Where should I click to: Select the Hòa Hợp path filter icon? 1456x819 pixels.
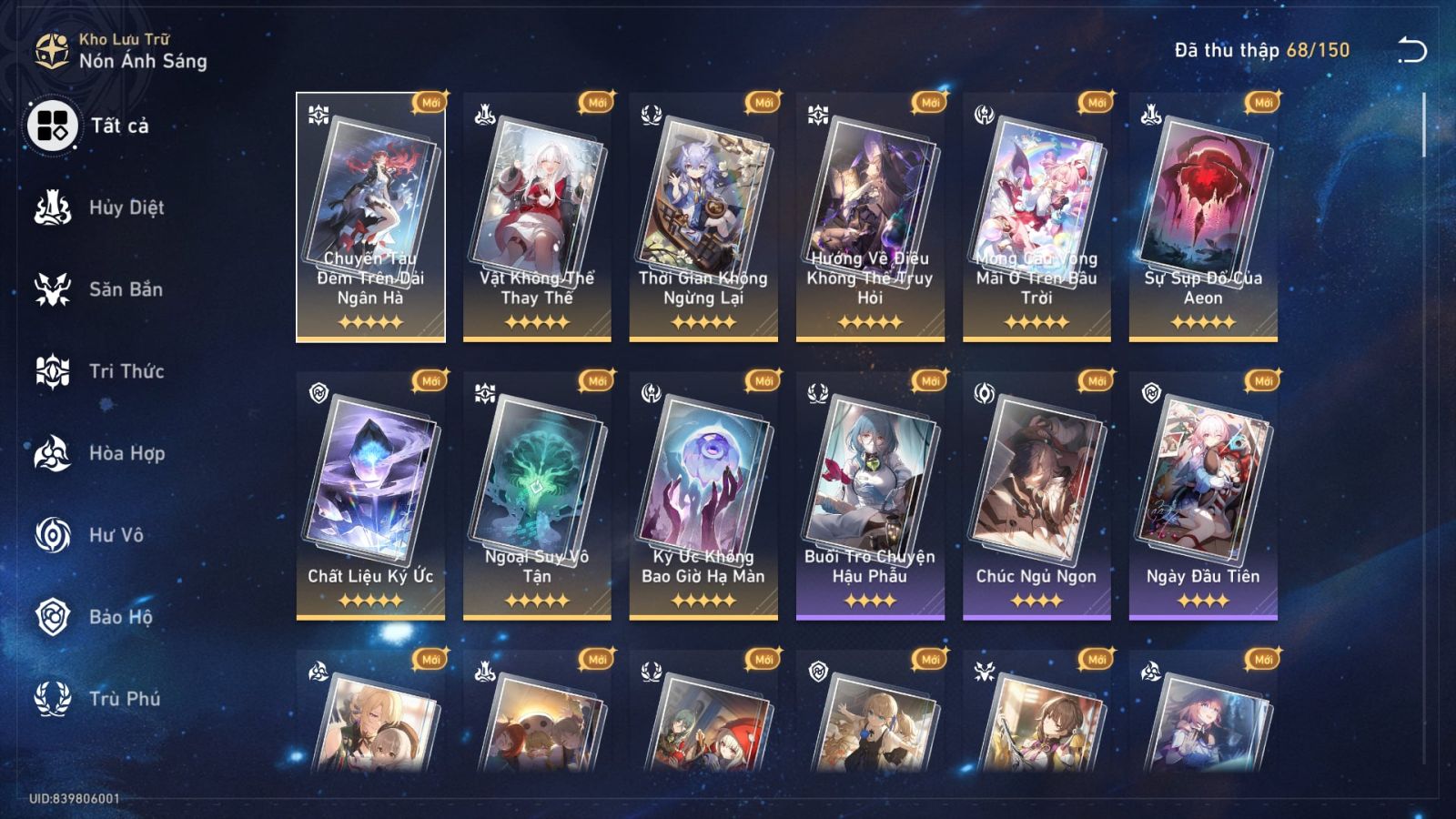[x=53, y=453]
